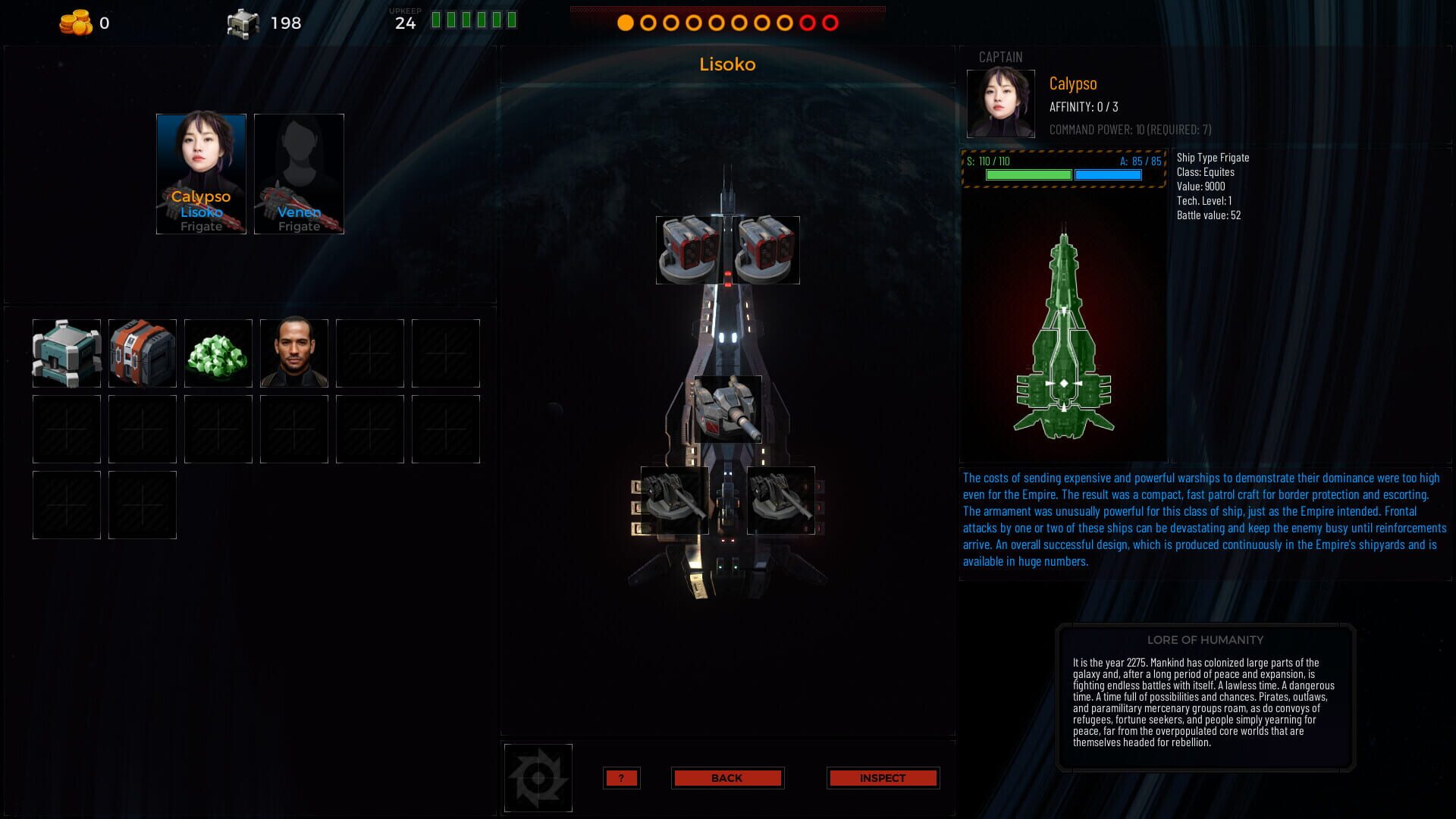Select the orange supply crate in inventory
Viewport: 1456px width, 819px height.
[142, 352]
